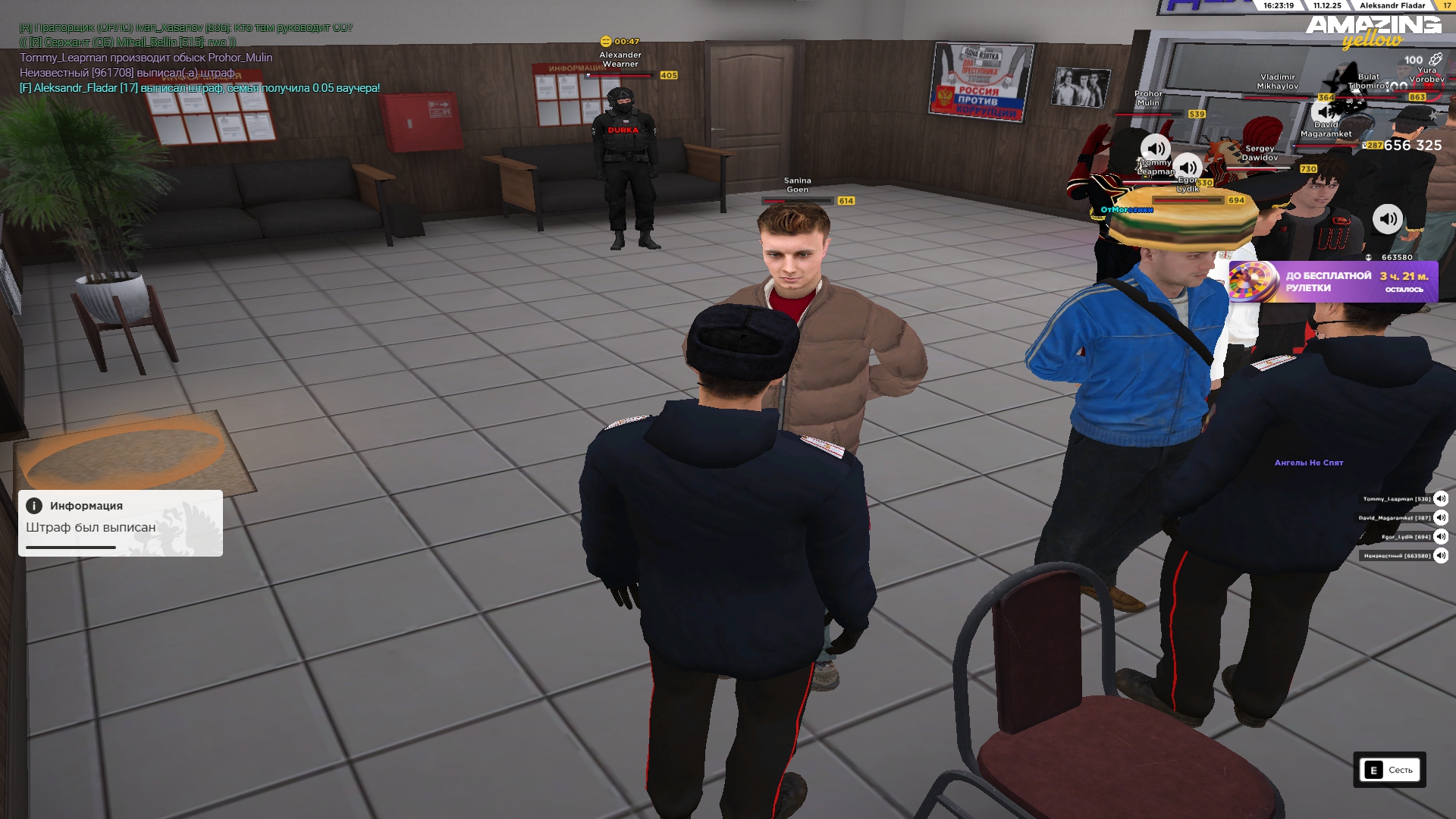This screenshot has width=1456, height=819.
Task: Open the free roulette timer banner
Action: 1333,281
